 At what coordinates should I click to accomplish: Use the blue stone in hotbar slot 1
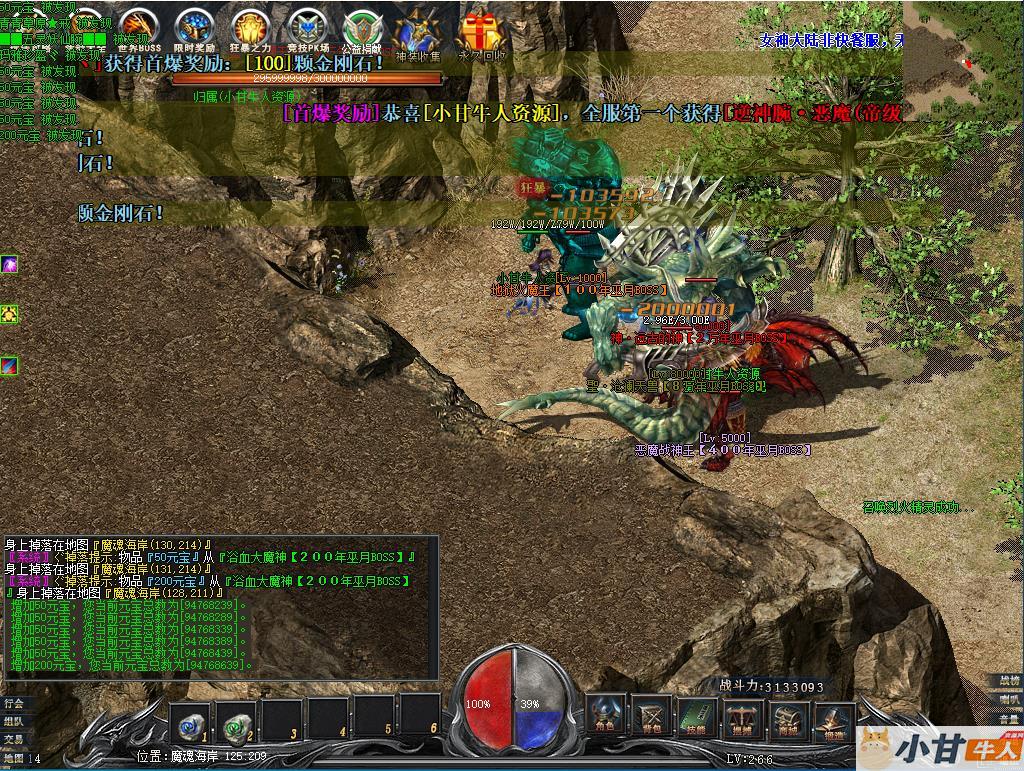pyautogui.click(x=188, y=720)
